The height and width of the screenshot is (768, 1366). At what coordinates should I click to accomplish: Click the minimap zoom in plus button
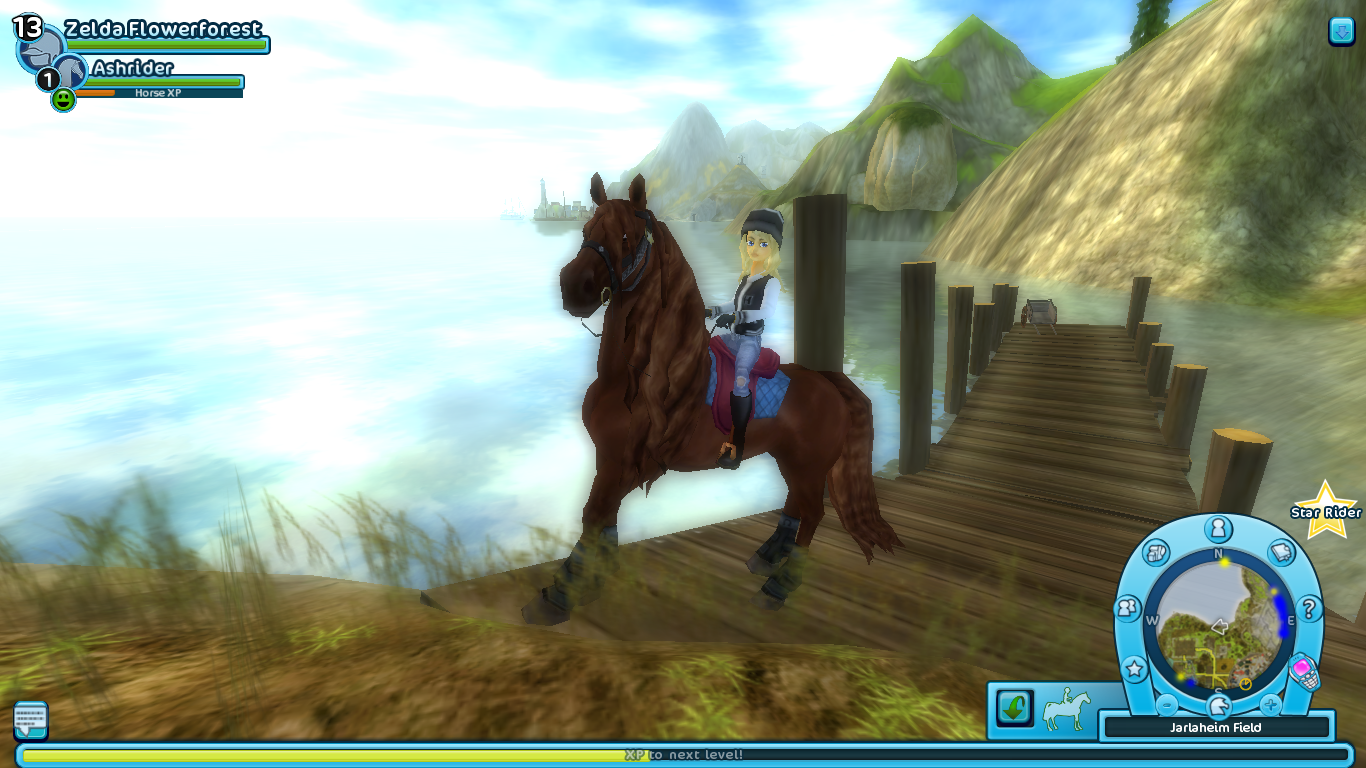1270,703
